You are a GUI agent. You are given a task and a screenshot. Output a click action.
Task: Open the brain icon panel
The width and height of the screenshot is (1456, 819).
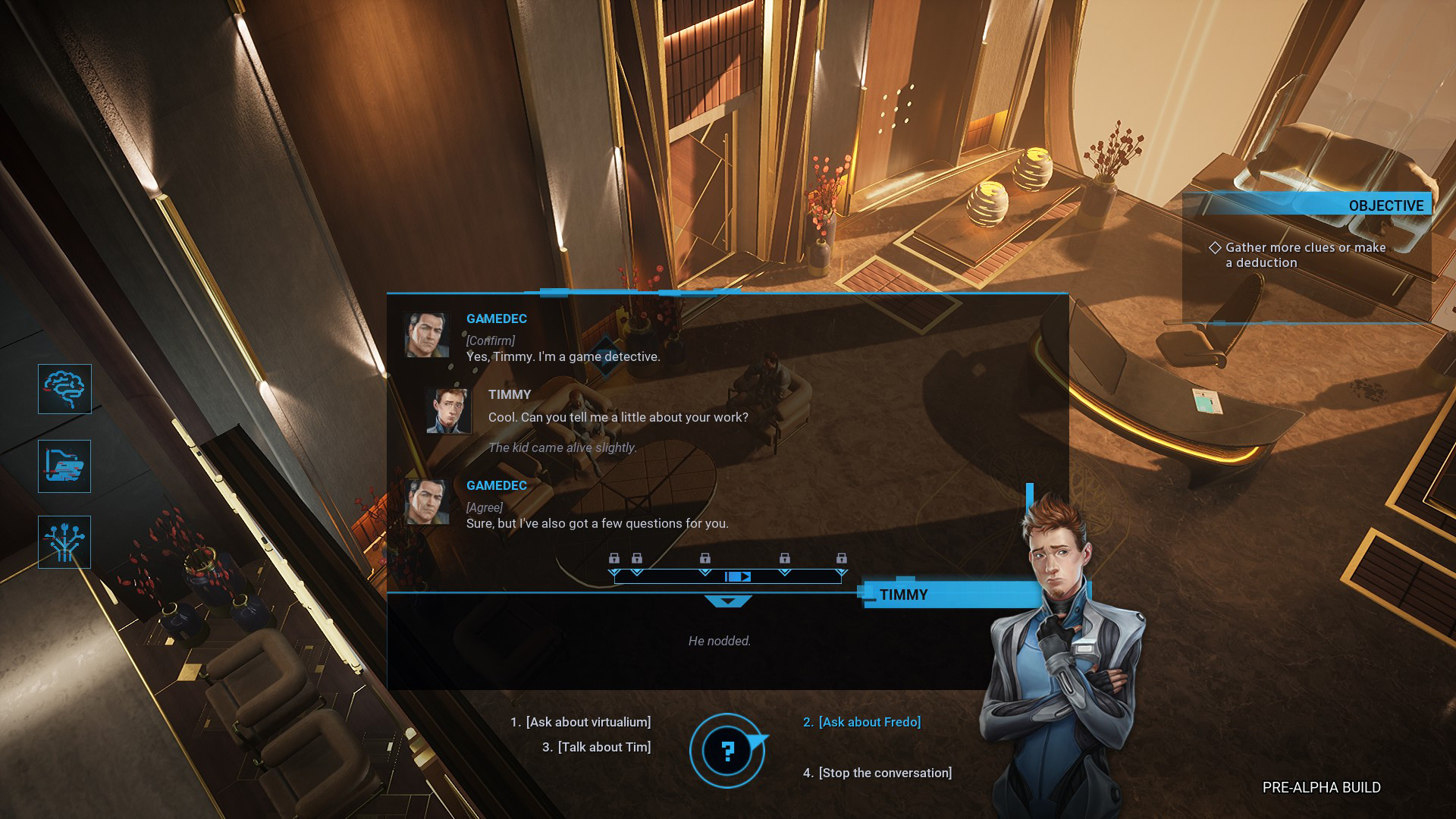point(64,389)
